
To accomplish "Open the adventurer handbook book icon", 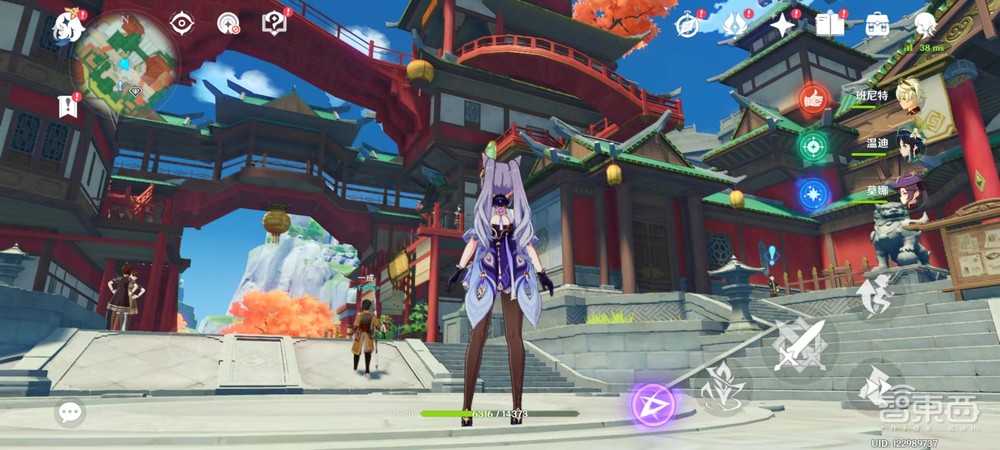I will (830, 25).
